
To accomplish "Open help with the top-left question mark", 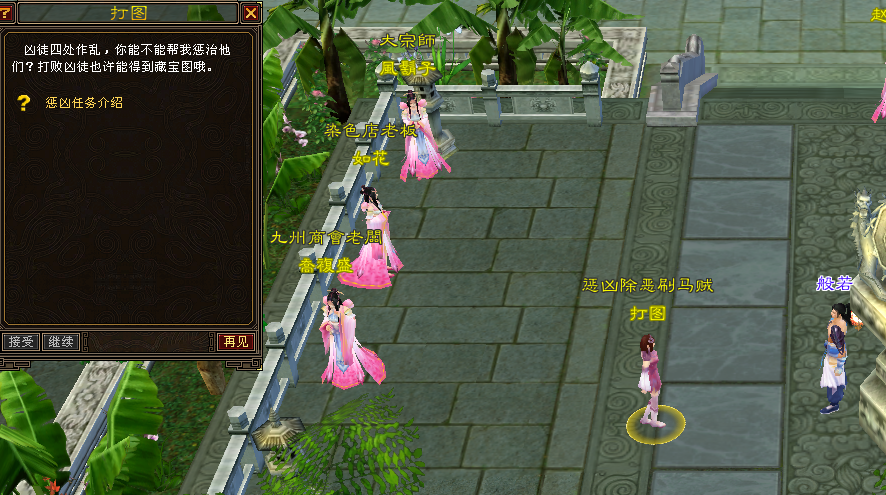I will [9, 13].
